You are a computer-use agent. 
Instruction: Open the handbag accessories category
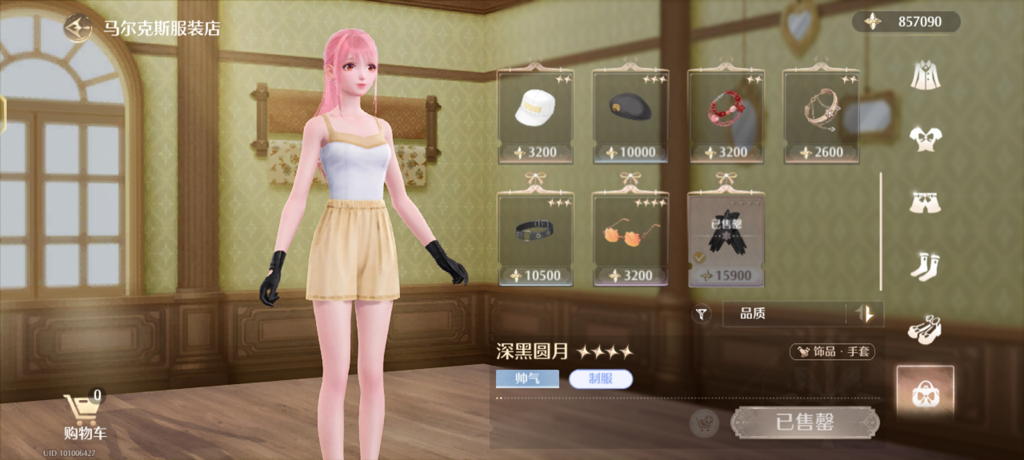pyautogui.click(x=924, y=393)
